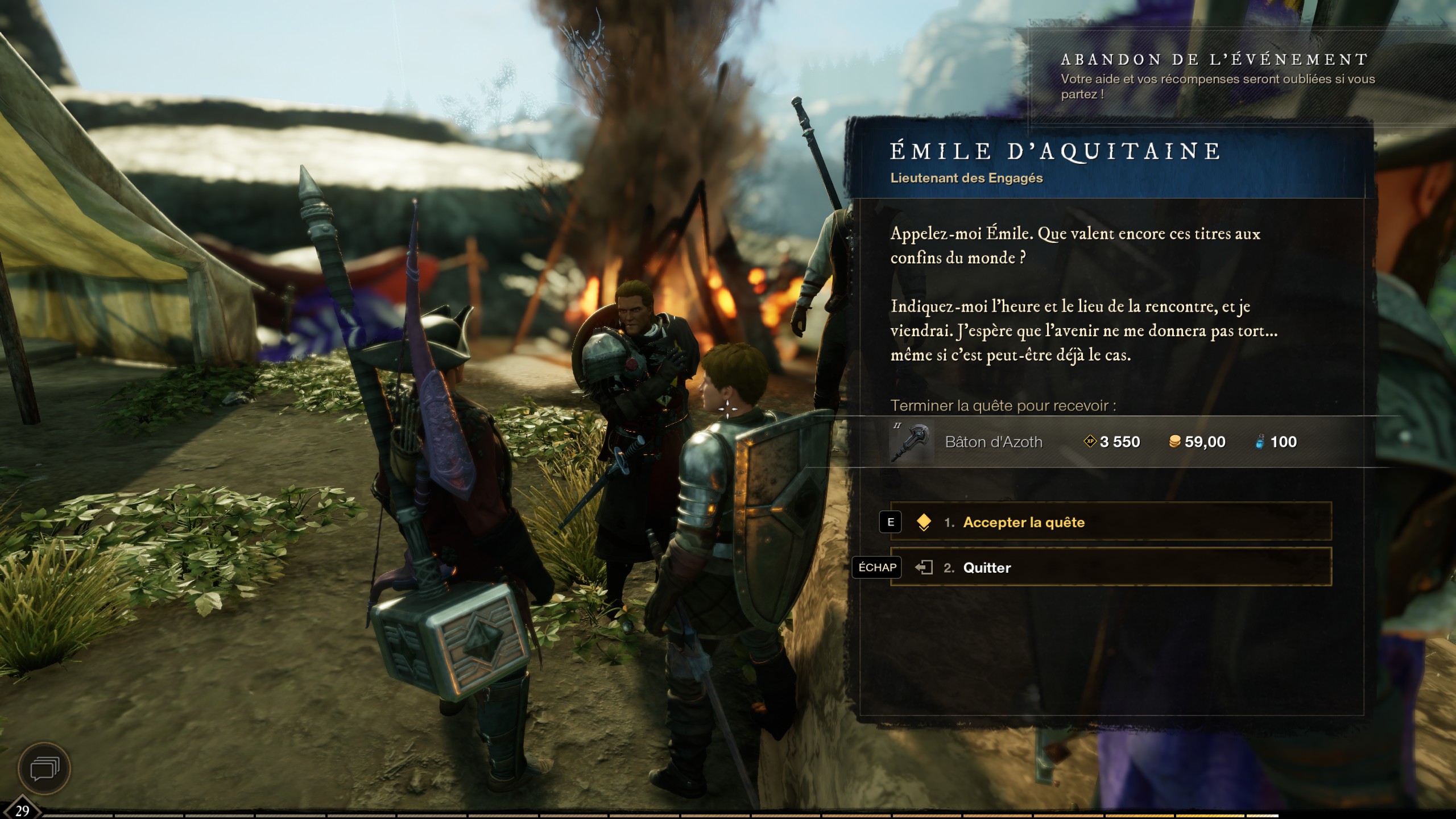Choose the Quitter dialogue option
Viewport: 1456px width, 819px height.
tap(1109, 567)
